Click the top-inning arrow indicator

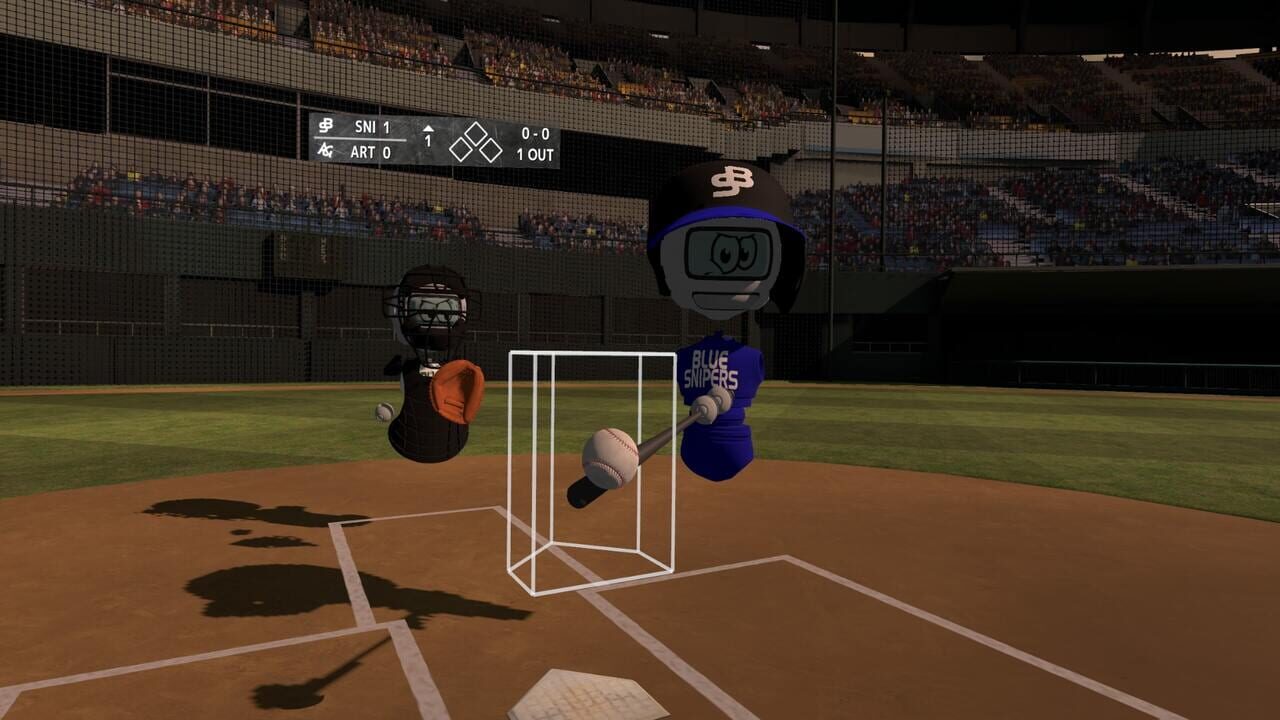coord(428,128)
